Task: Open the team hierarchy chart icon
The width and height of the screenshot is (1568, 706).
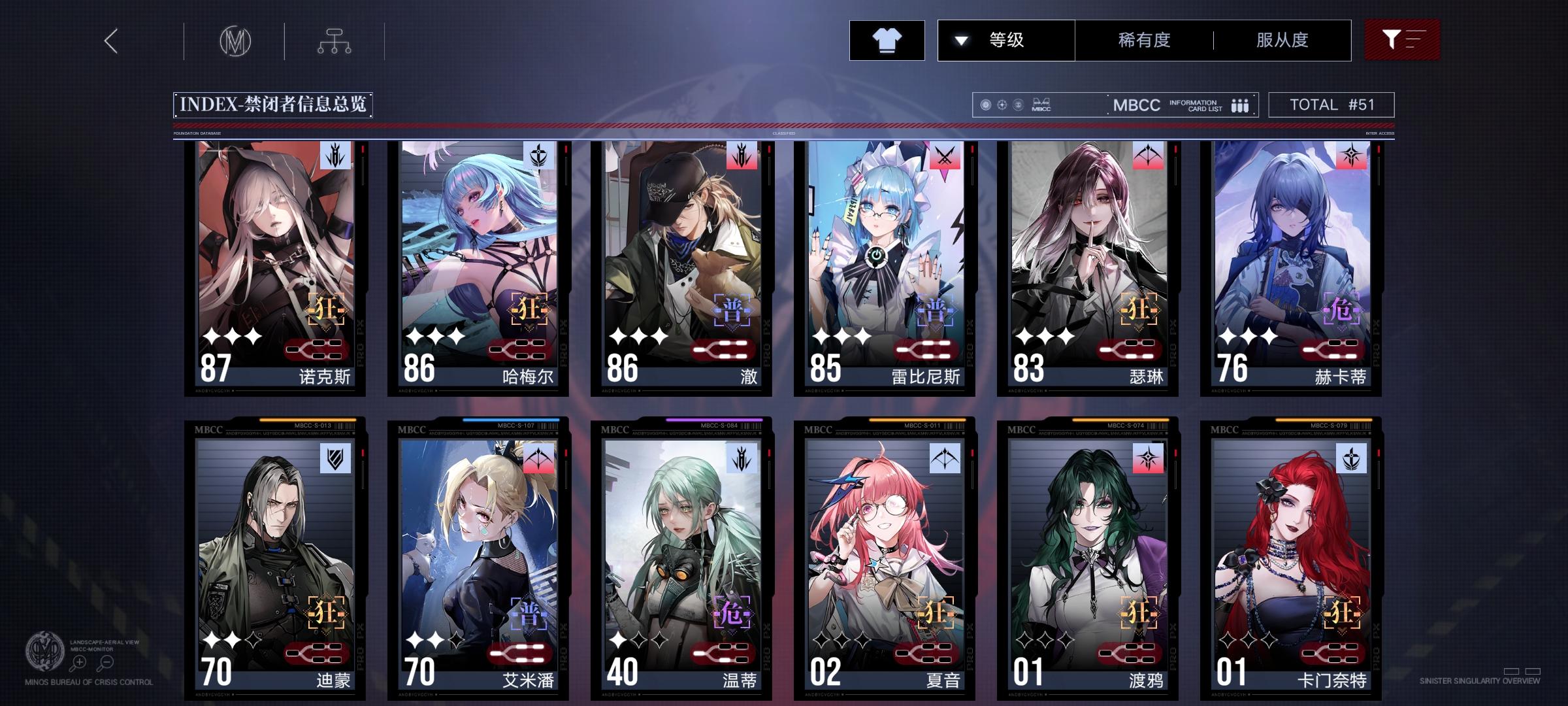Action: tap(335, 41)
